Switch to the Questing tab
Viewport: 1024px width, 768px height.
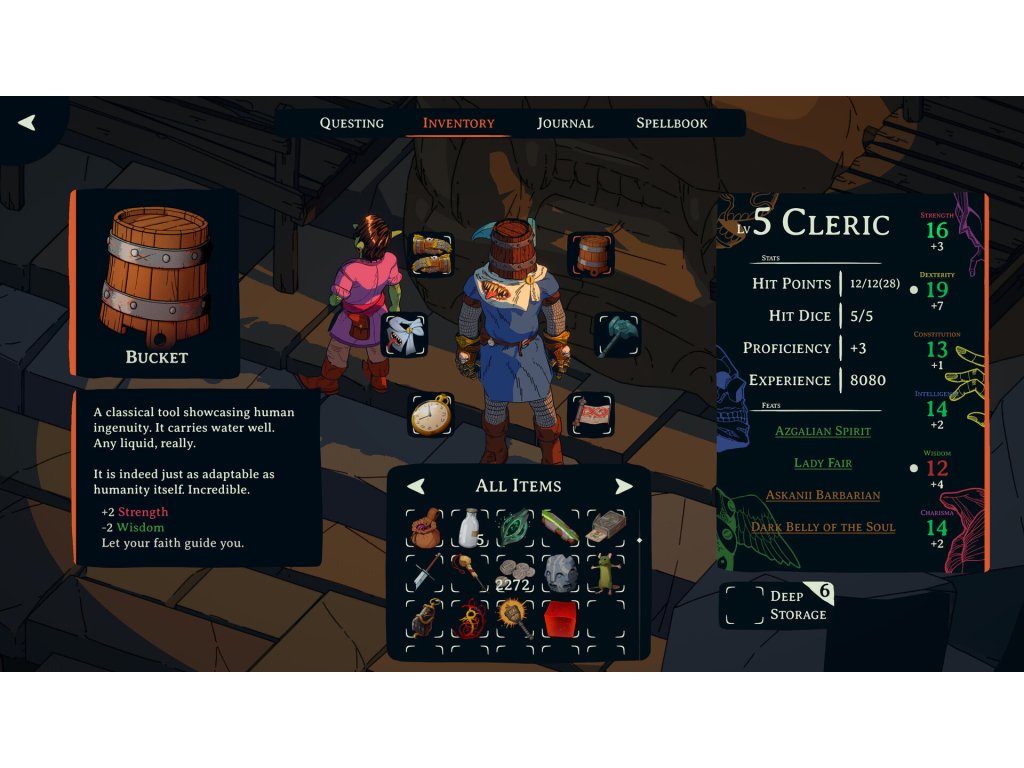point(351,123)
